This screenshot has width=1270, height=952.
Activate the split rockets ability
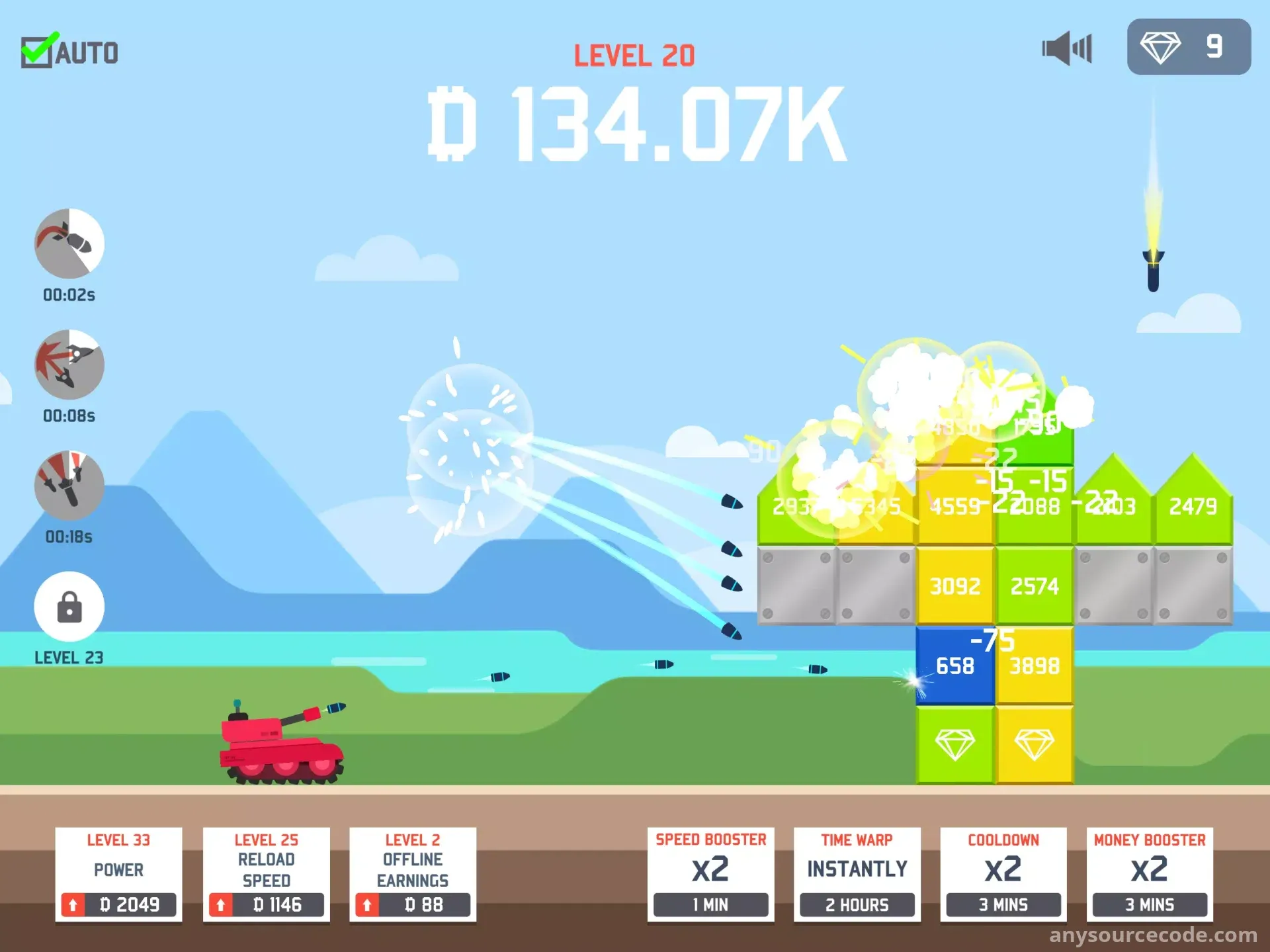coord(69,365)
